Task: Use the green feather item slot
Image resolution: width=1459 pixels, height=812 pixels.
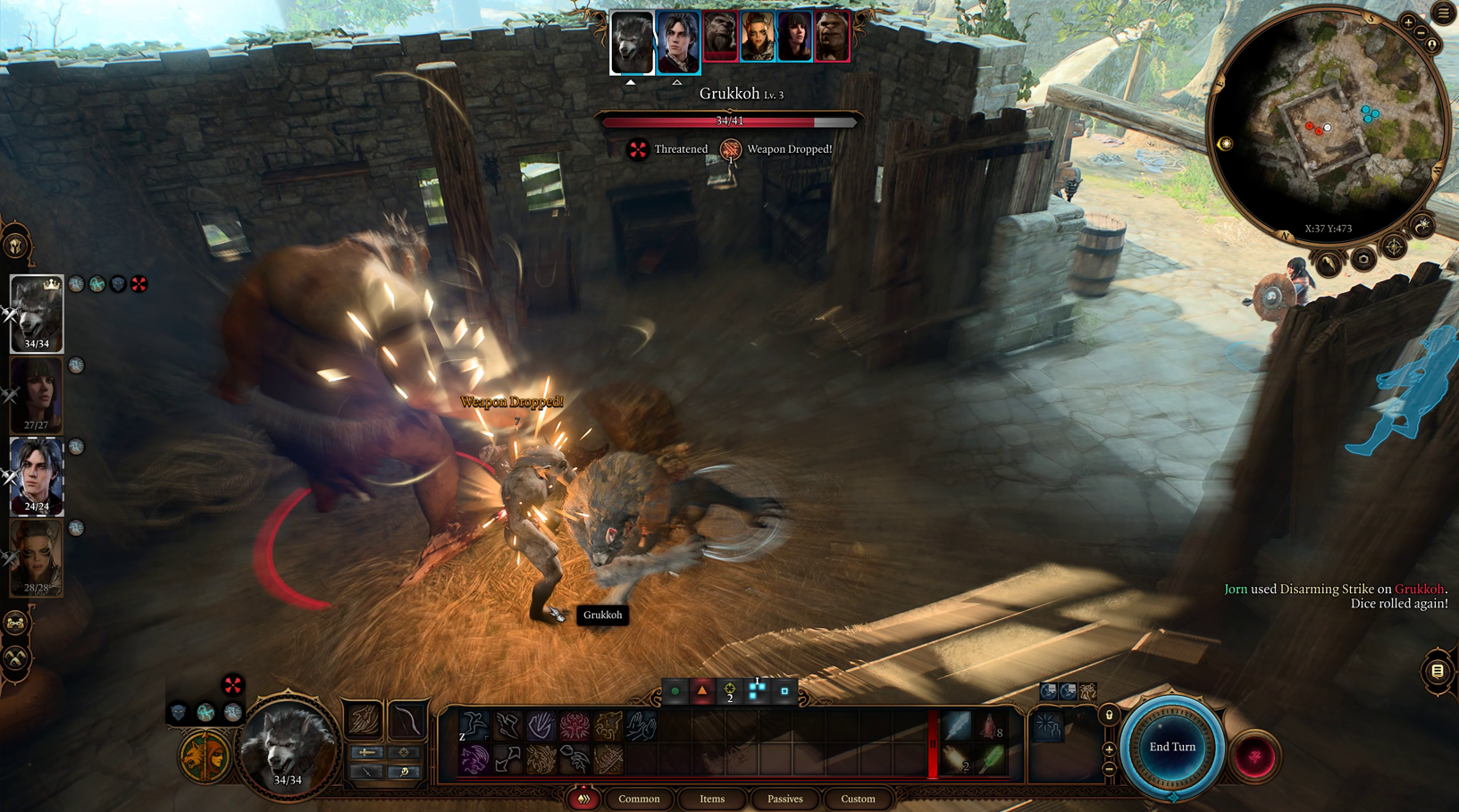Action: coord(991,760)
